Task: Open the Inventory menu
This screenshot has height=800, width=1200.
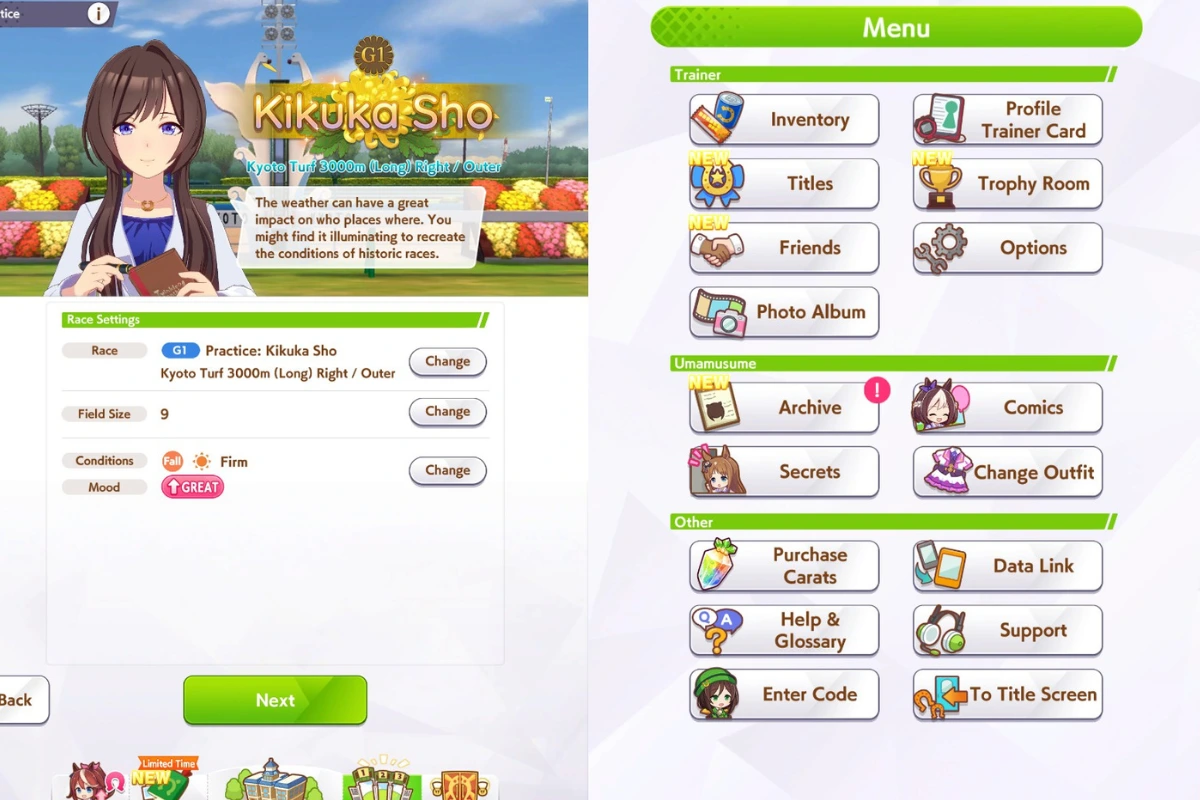Action: [x=784, y=120]
